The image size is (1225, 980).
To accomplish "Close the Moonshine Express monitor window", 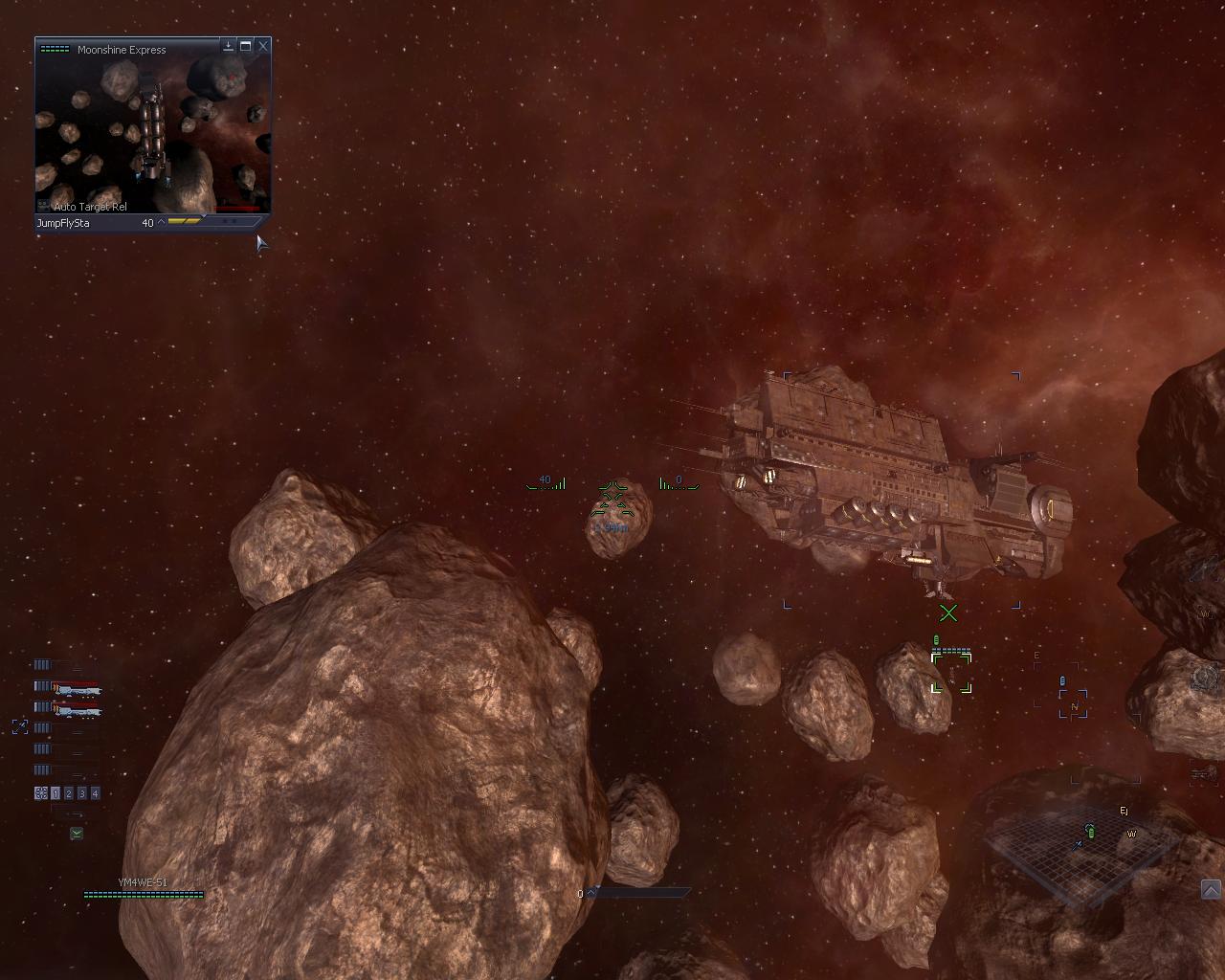I will pyautogui.click(x=263, y=46).
